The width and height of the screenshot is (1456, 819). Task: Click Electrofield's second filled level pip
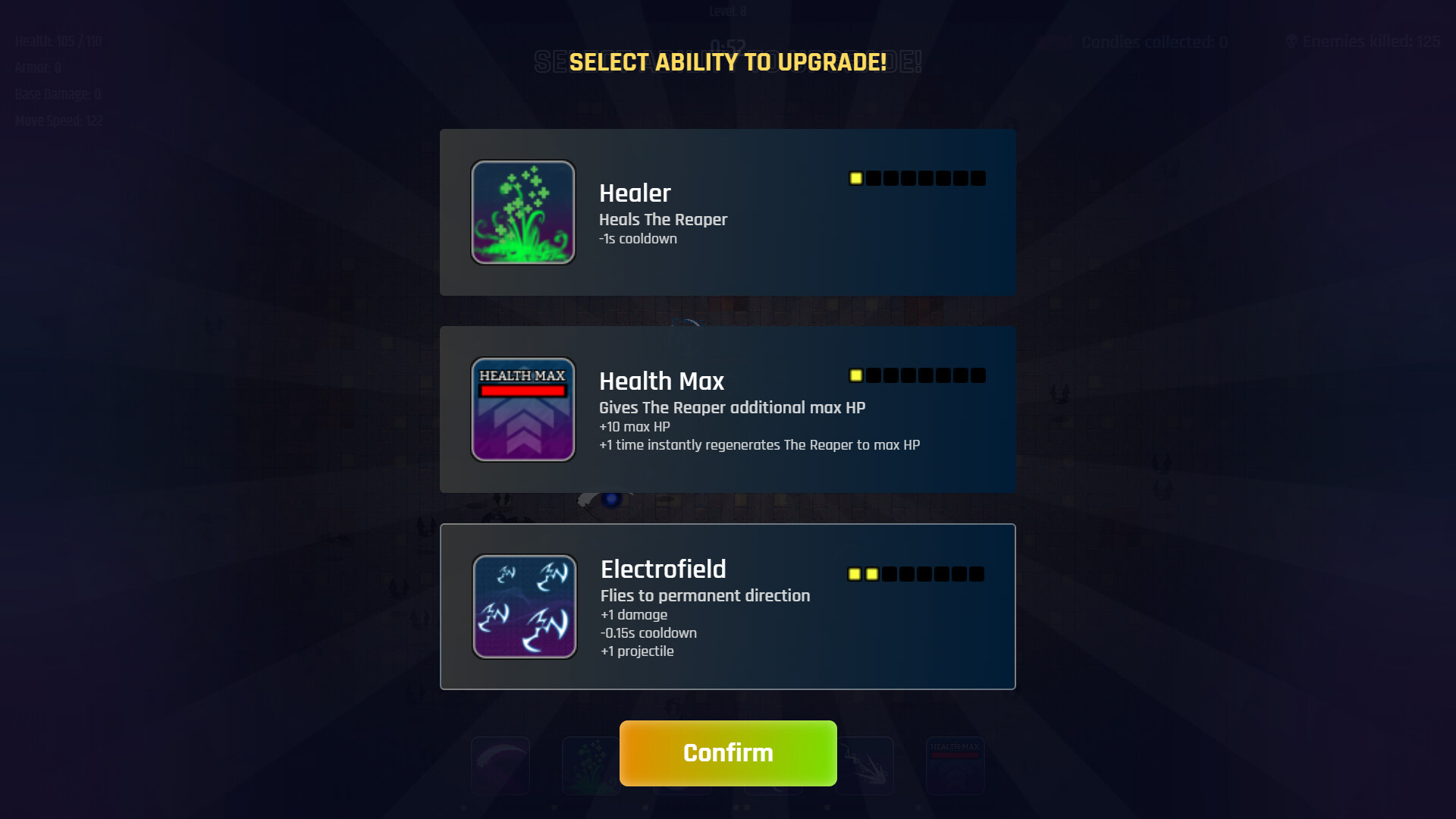click(x=872, y=574)
